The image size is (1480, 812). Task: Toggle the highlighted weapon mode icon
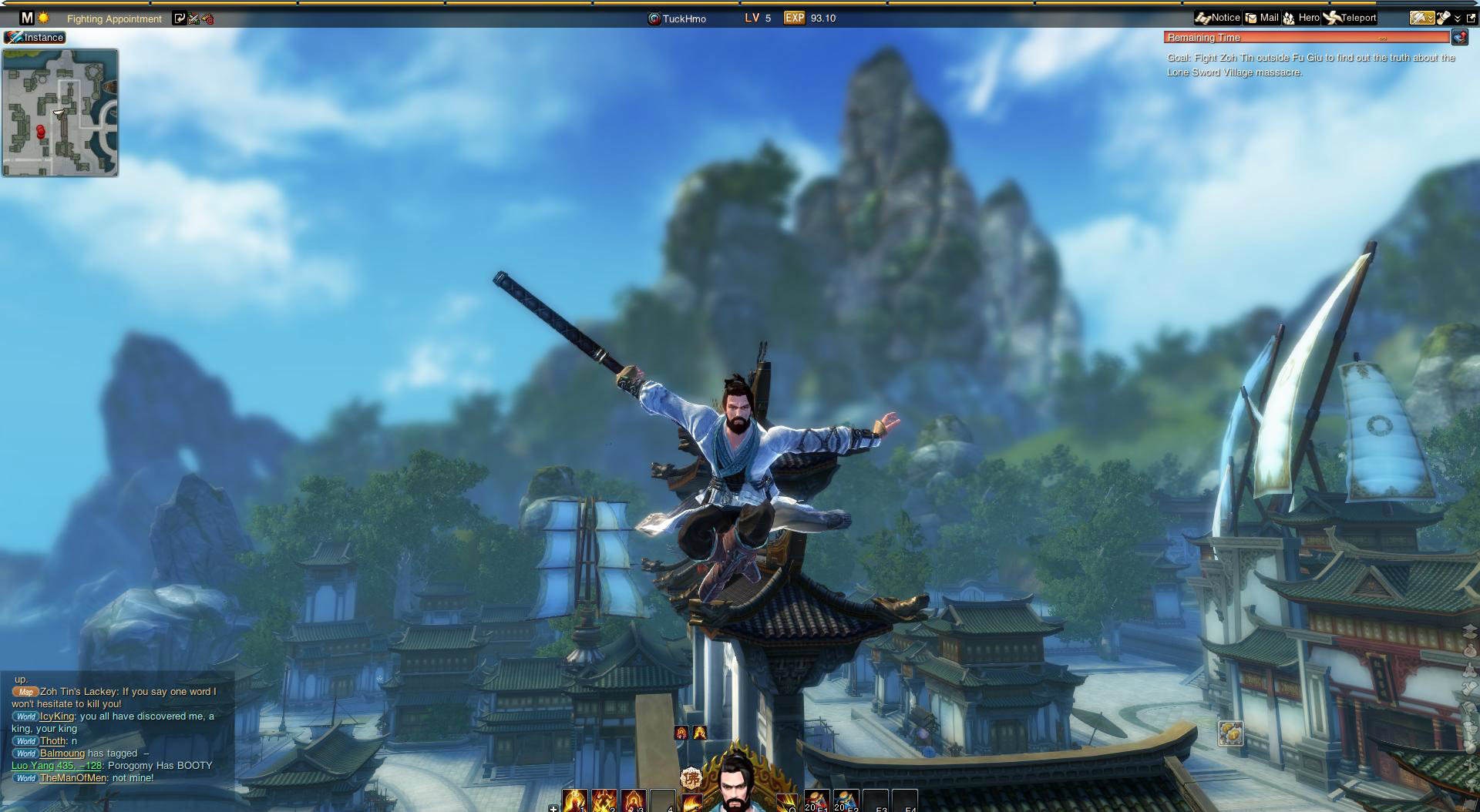[1422, 17]
